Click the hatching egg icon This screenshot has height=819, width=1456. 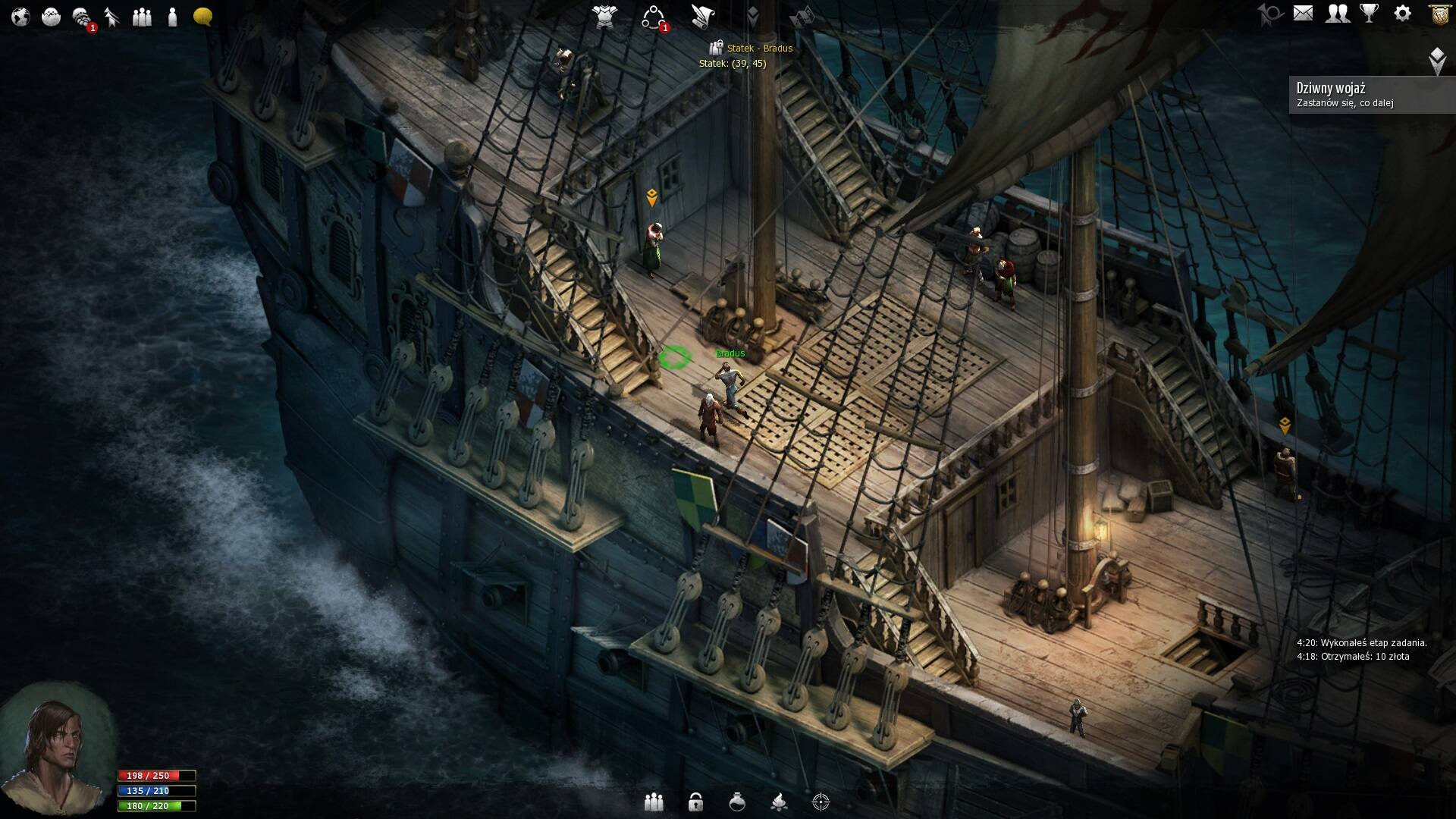click(x=51, y=17)
